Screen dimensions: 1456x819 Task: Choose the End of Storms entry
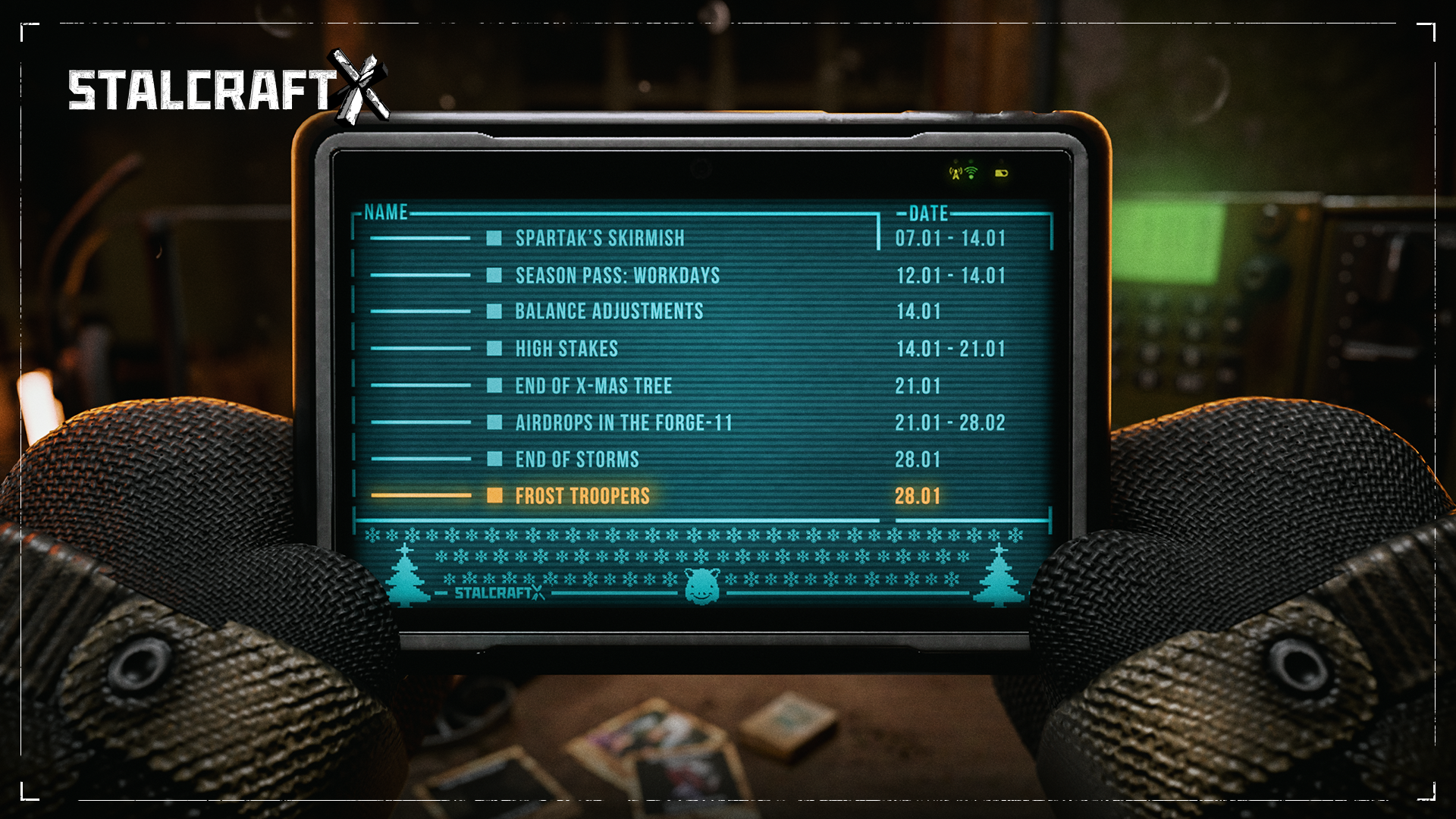pos(576,460)
